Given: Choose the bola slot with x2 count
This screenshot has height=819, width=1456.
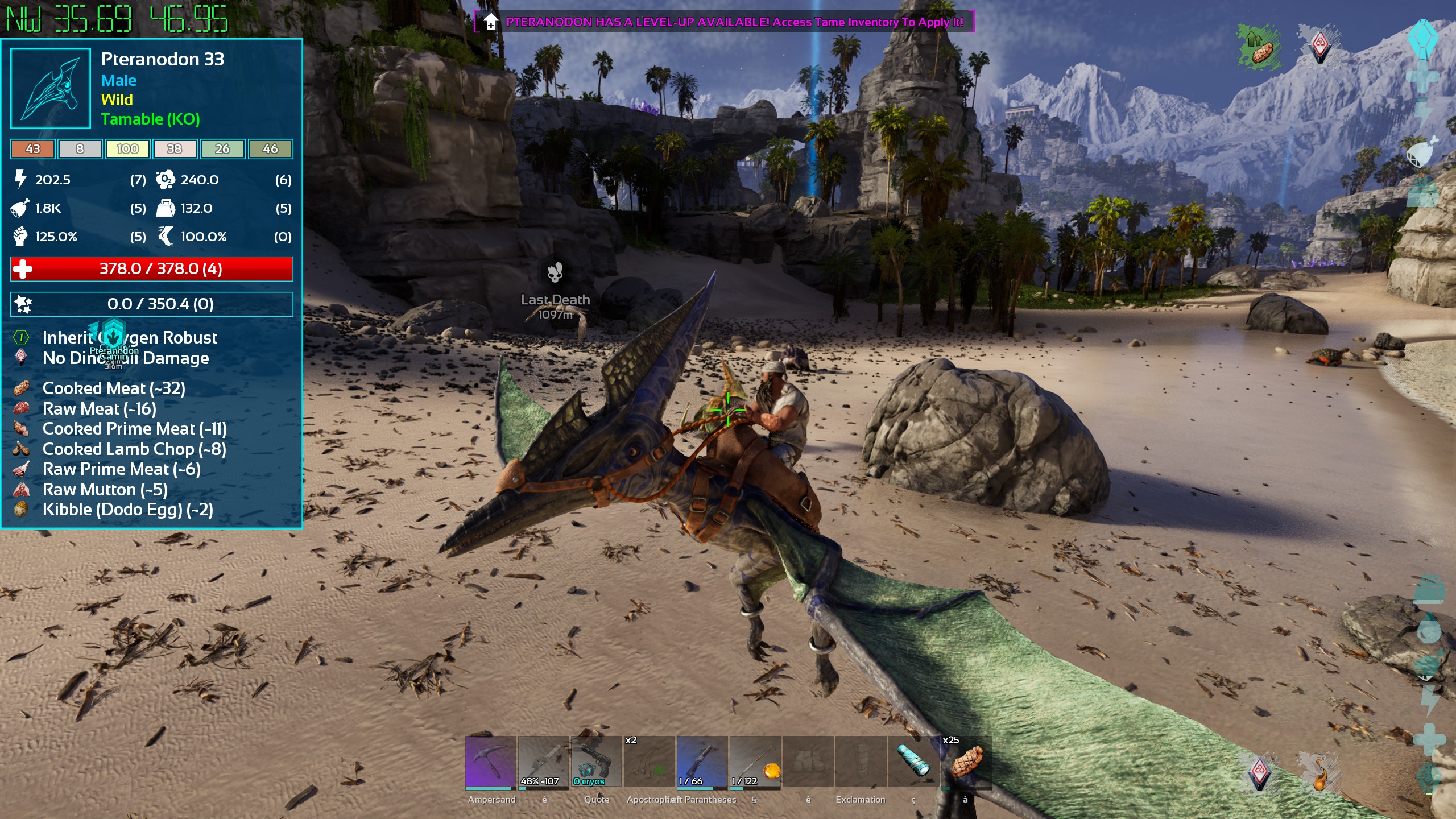Looking at the screenshot, I should point(649,762).
